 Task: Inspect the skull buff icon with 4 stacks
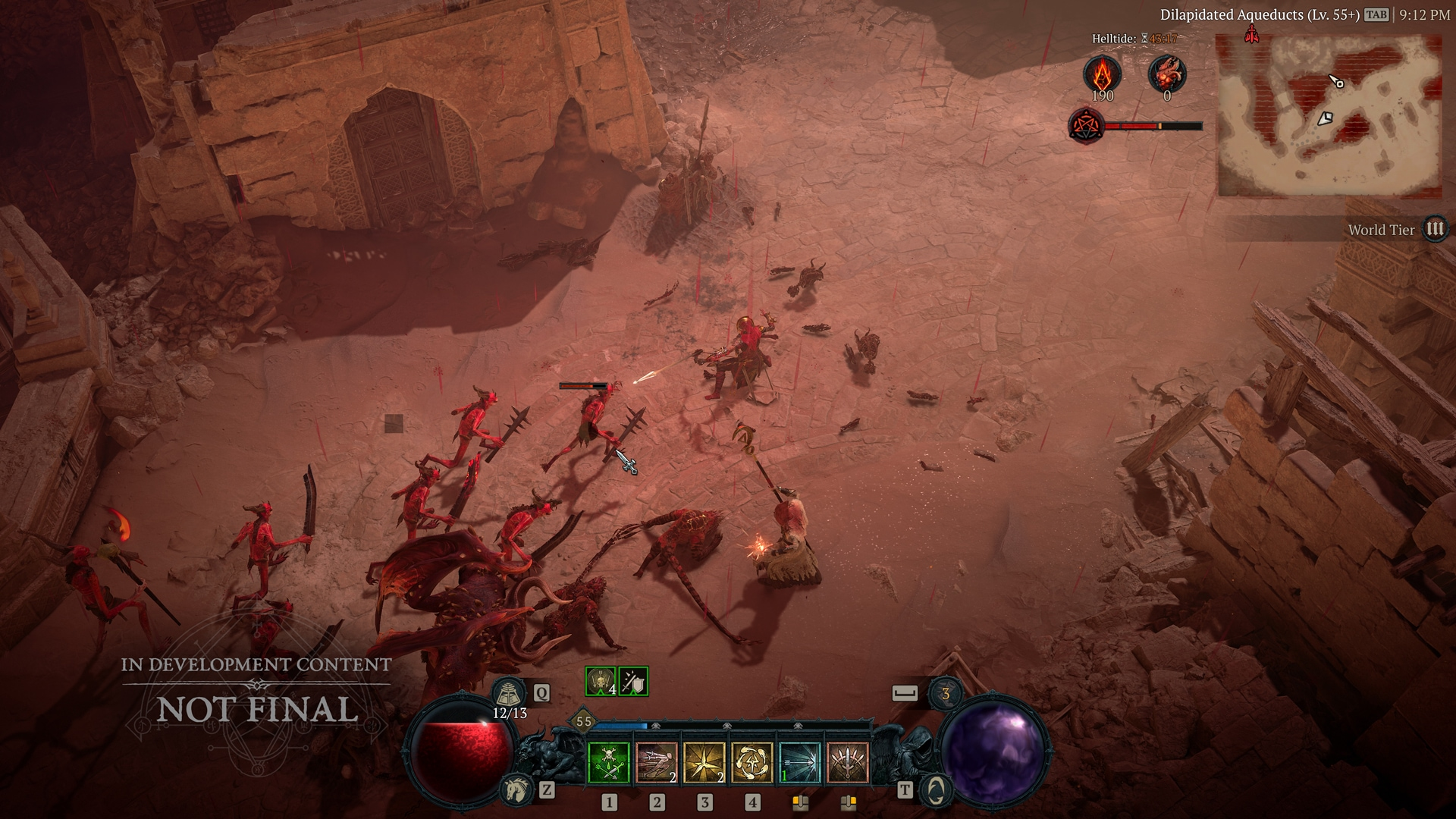pyautogui.click(x=601, y=682)
